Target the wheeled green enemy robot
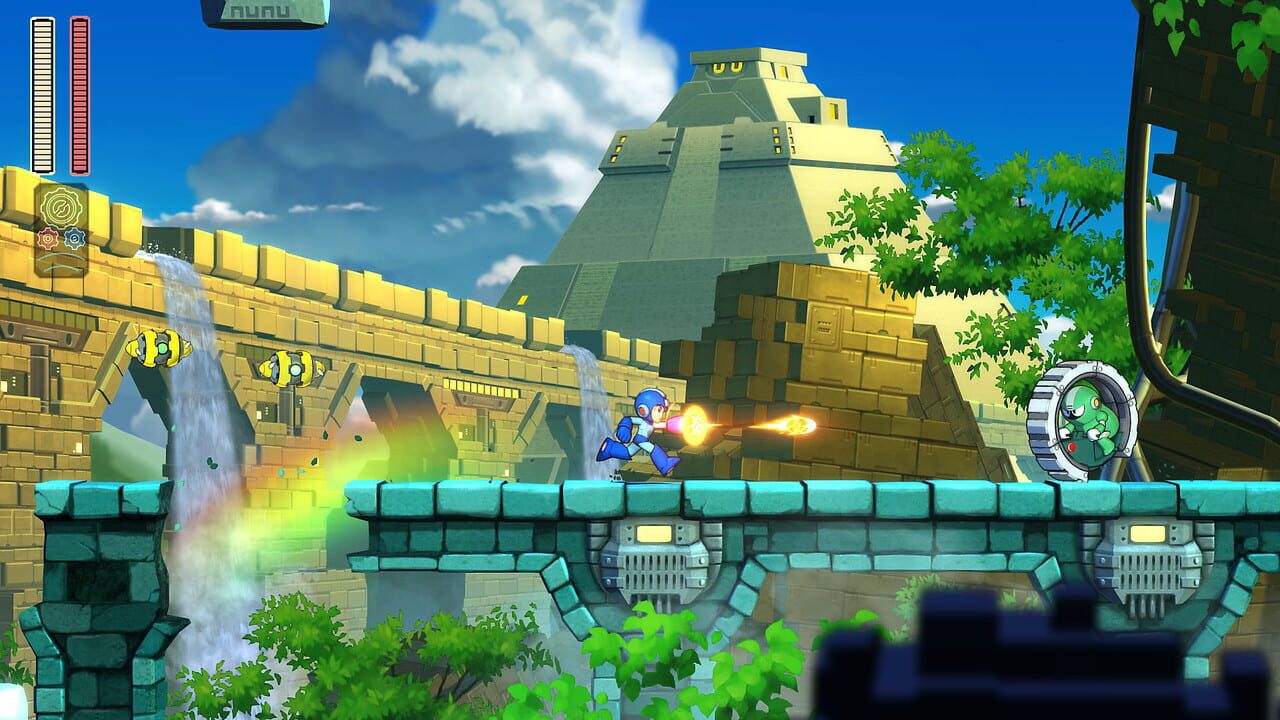Image resolution: width=1280 pixels, height=720 pixels. tap(1078, 420)
